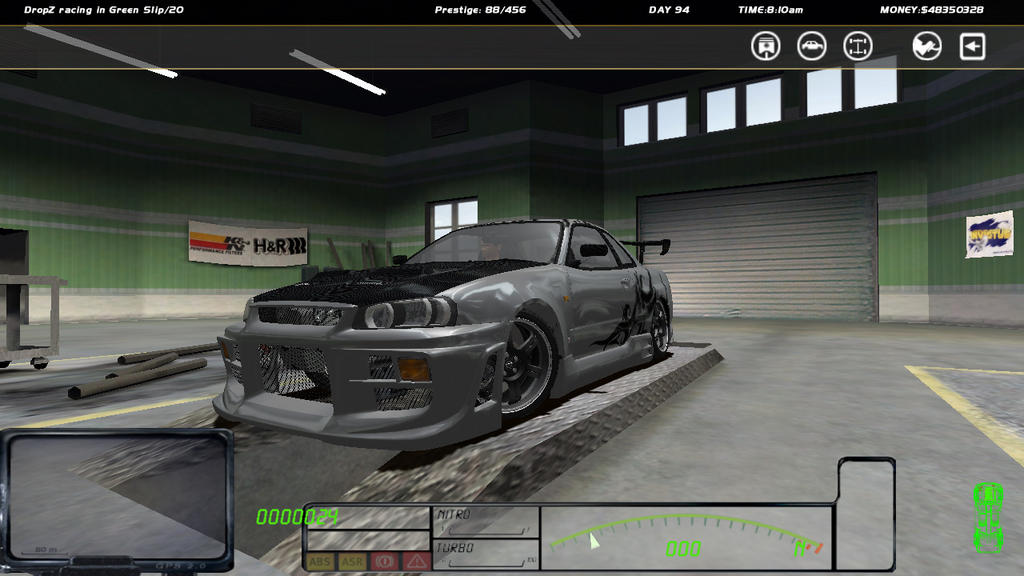Exit the garage with the back arrow
This screenshot has height=576, width=1024.
973,46
